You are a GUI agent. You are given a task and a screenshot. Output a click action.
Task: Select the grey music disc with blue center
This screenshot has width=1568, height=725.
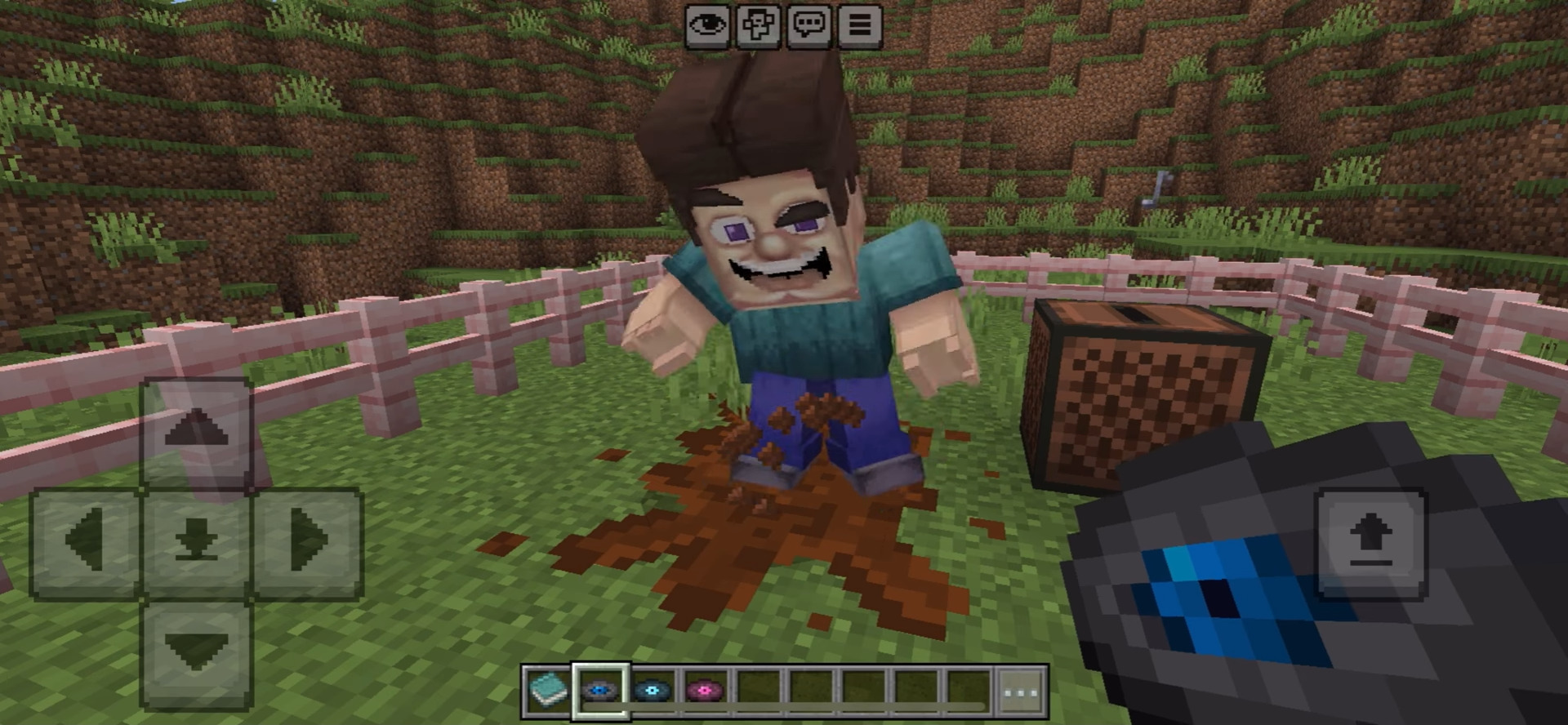(x=601, y=692)
